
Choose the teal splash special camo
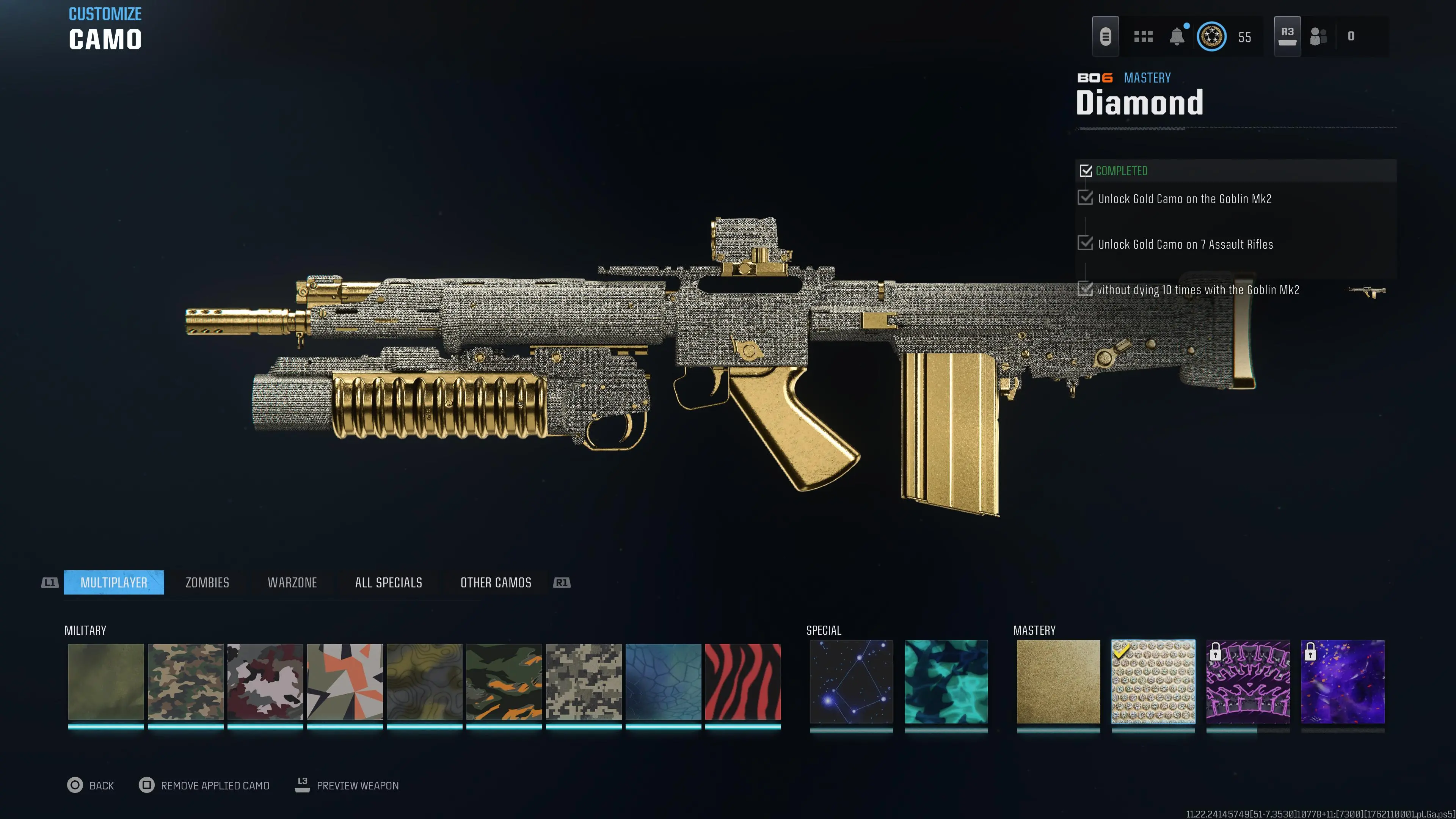pos(946,681)
